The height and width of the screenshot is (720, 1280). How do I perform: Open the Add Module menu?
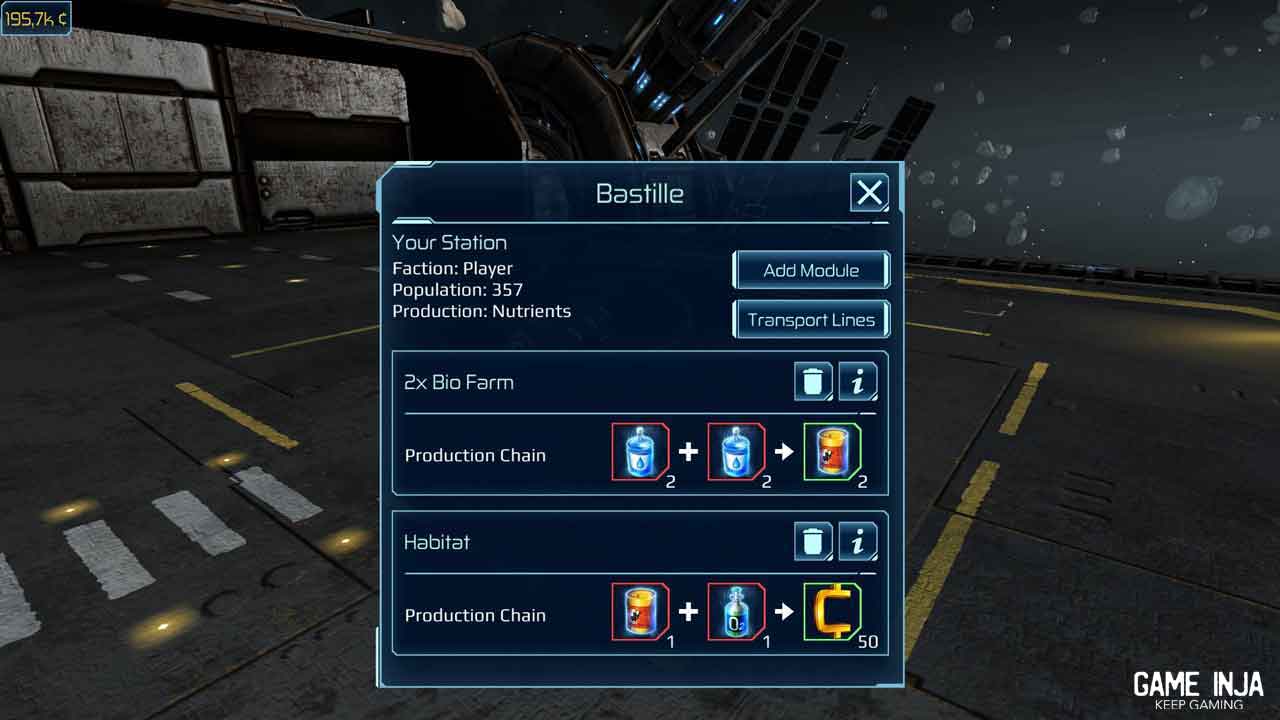811,270
